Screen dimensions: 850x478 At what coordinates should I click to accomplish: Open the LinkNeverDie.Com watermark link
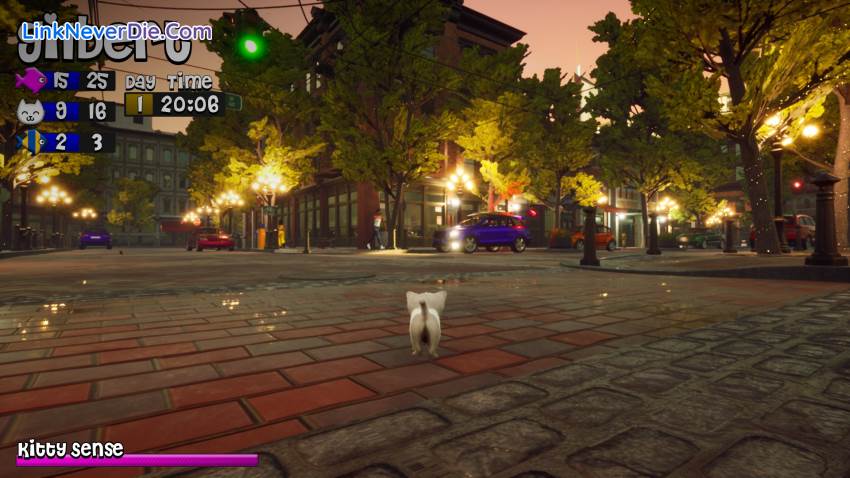116,31
